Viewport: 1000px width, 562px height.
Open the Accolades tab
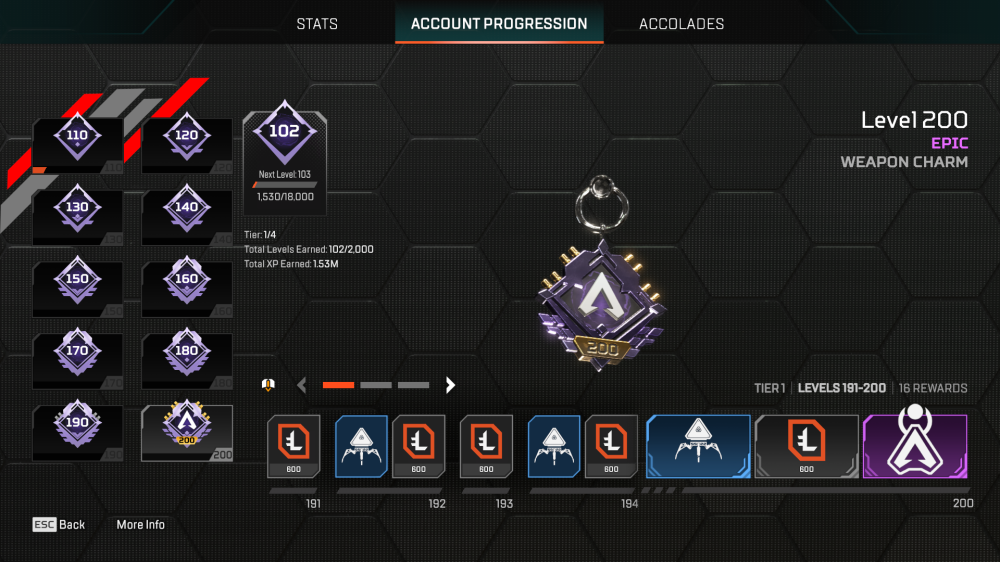click(x=681, y=24)
